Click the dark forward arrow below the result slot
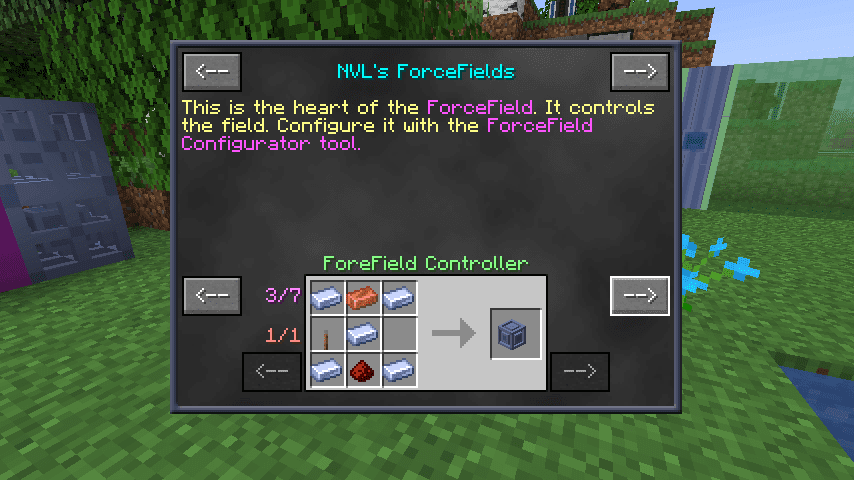This screenshot has height=480, width=854. [x=580, y=372]
